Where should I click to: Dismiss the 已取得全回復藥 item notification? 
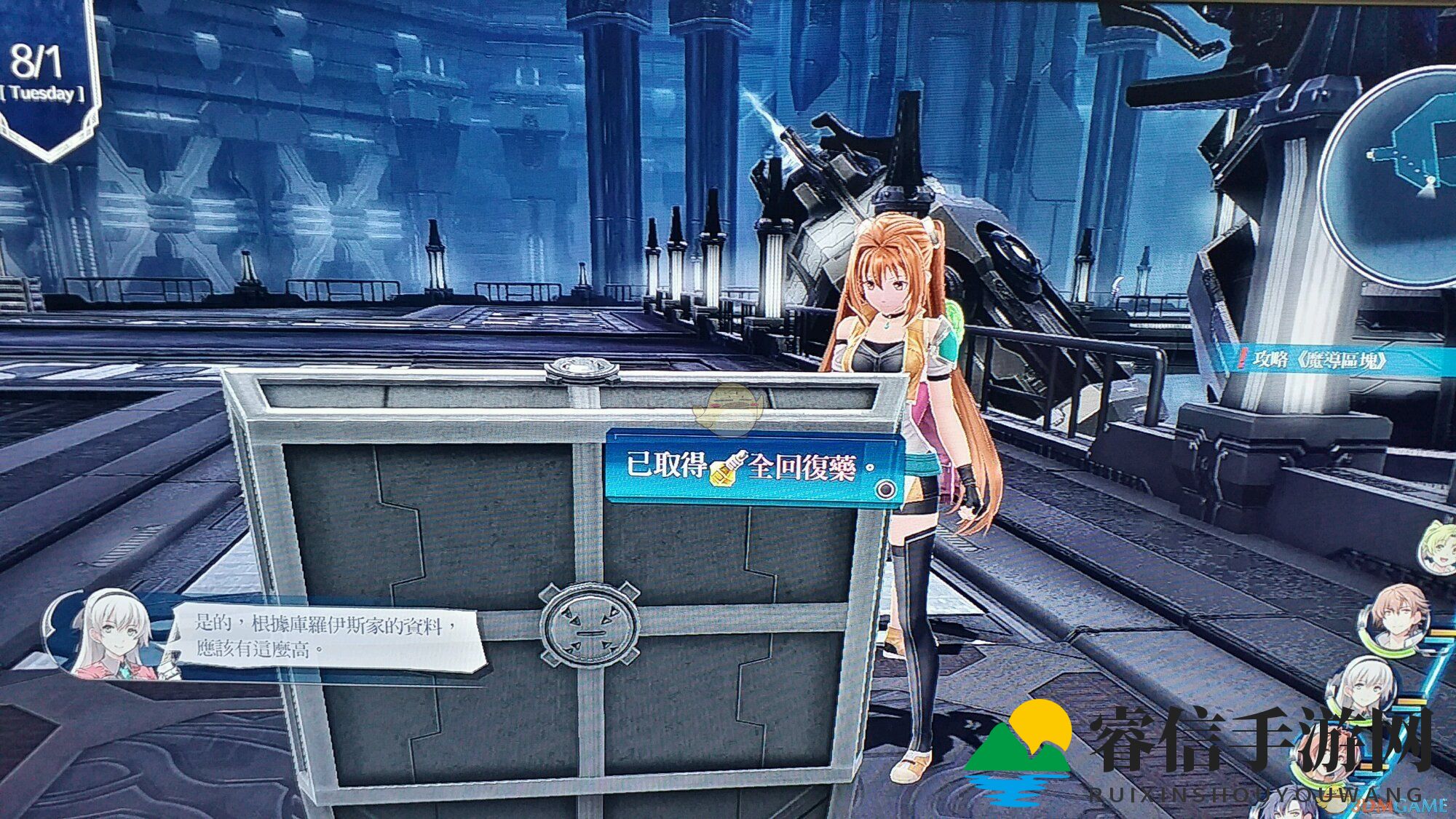point(752,467)
